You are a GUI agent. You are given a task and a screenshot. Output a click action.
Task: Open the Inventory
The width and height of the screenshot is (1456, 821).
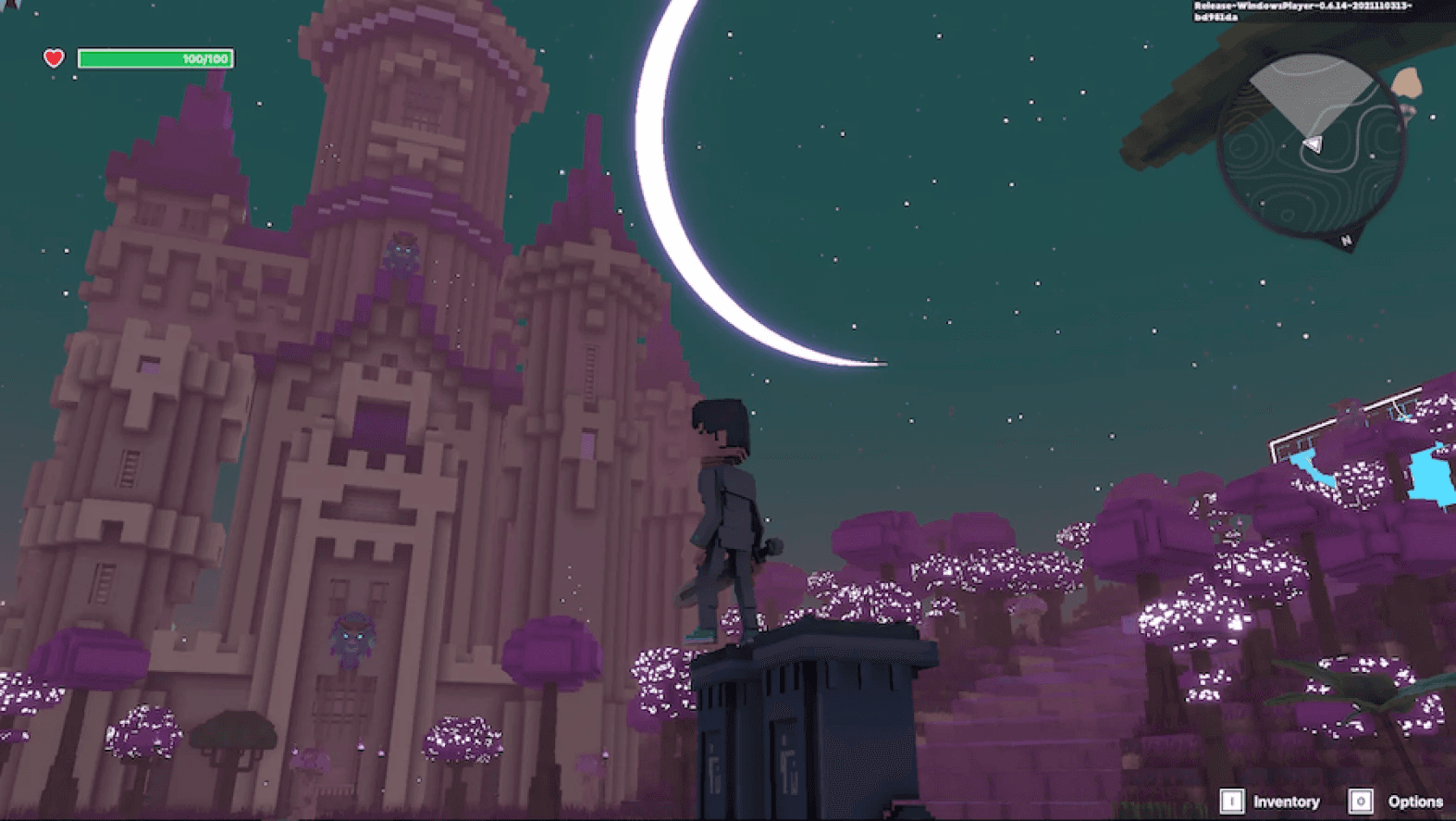[x=1271, y=802]
